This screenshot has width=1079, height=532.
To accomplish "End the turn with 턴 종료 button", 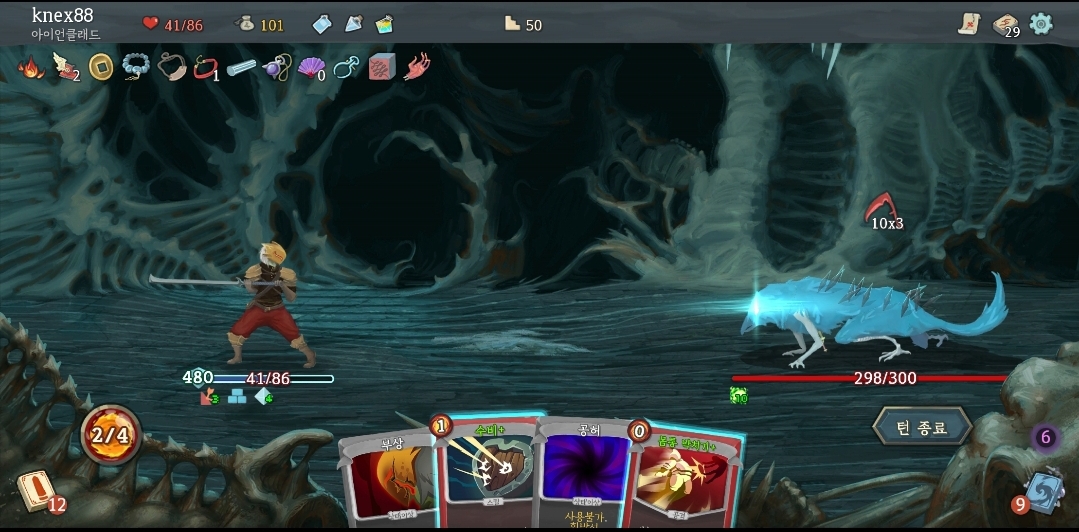I will coord(921,427).
